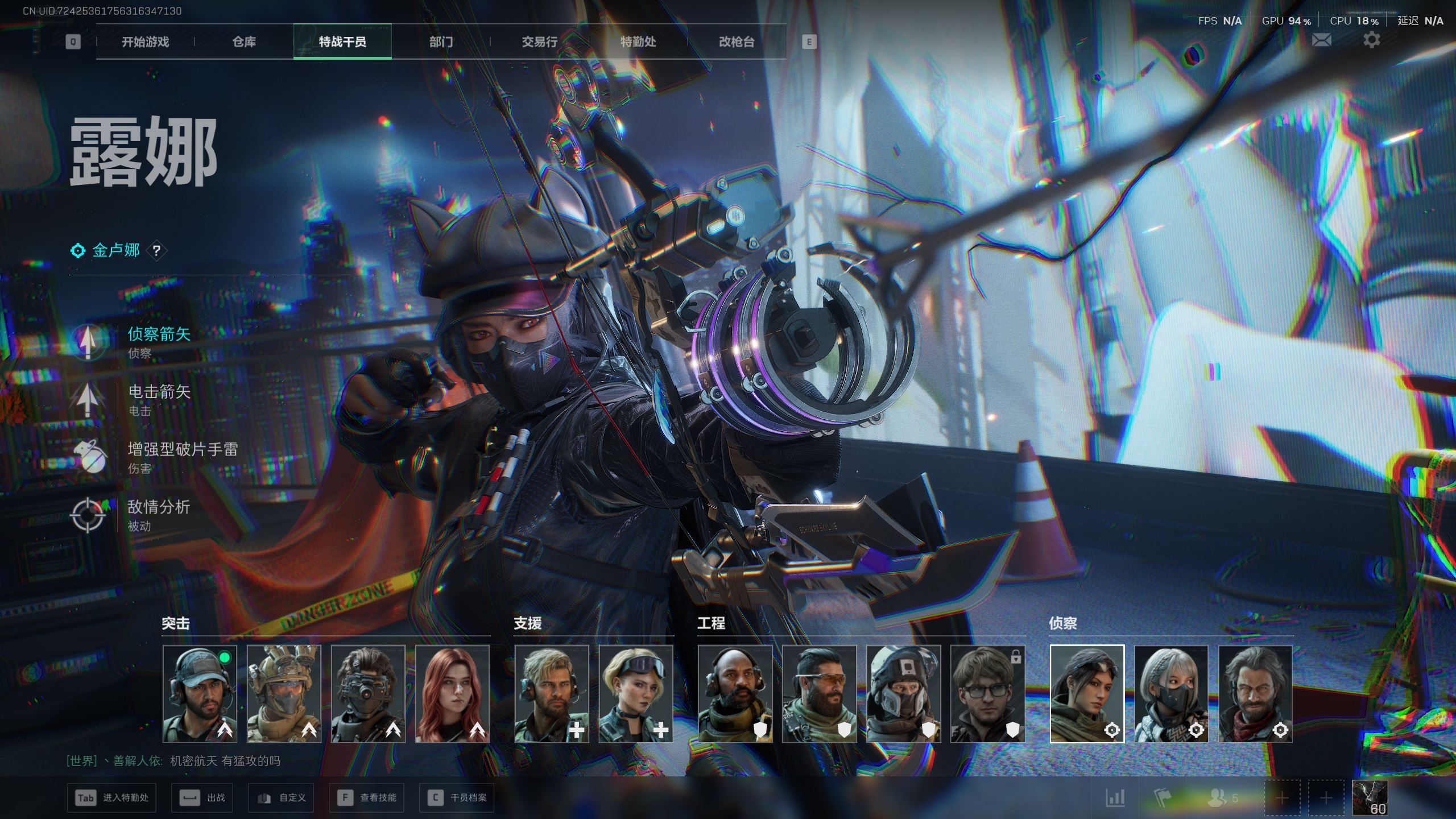Show the 敌情分析 passive skill
The width and height of the screenshot is (1456, 819).
(158, 507)
